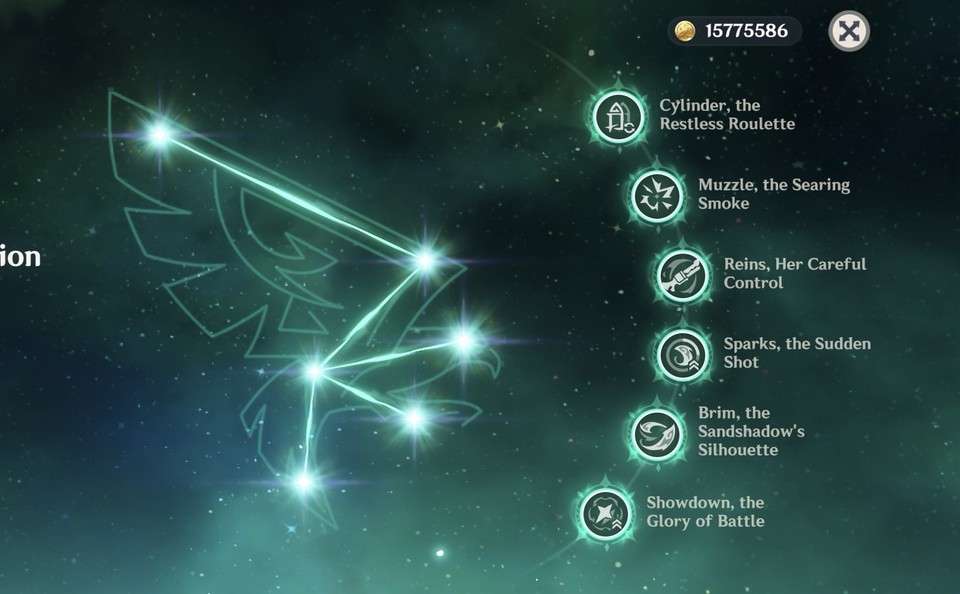Select Brim, the Sandshadow's Silhouette node

(657, 432)
